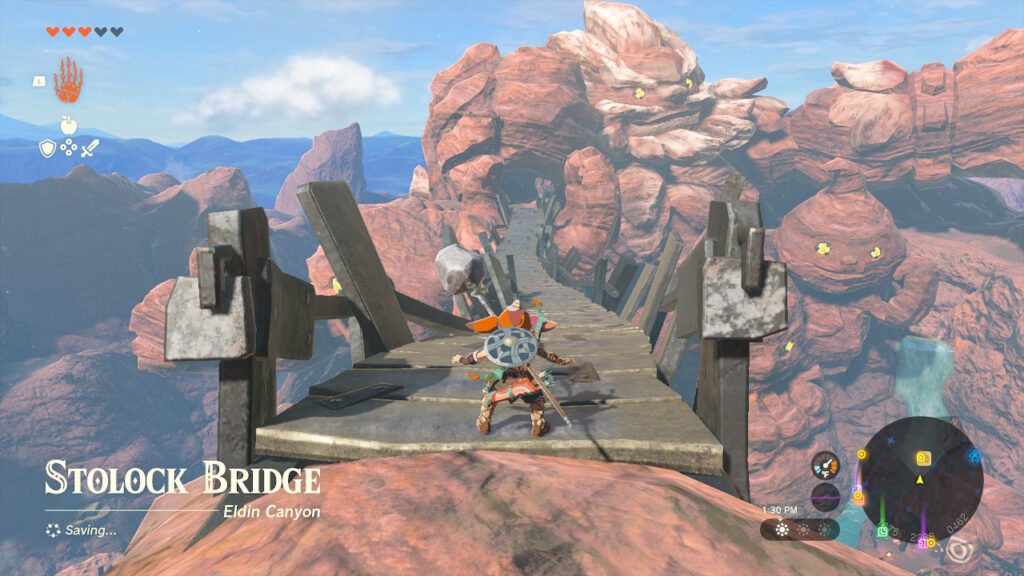Viewport: 1024px width, 576px height.
Task: Open the sunny weather forecast bar
Action: tap(800, 529)
